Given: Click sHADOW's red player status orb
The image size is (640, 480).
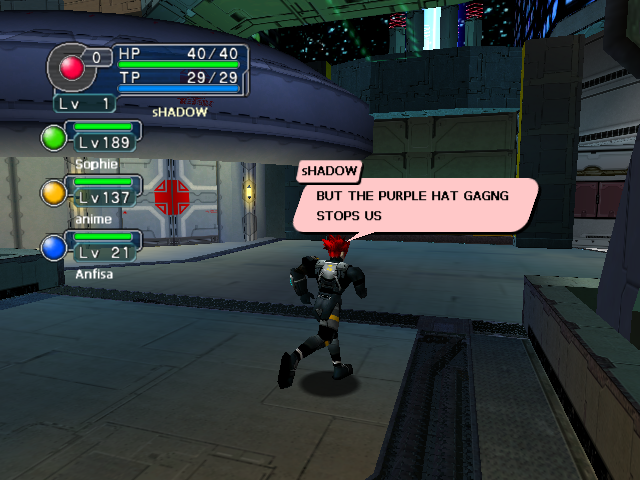Looking at the screenshot, I should pos(72,67).
